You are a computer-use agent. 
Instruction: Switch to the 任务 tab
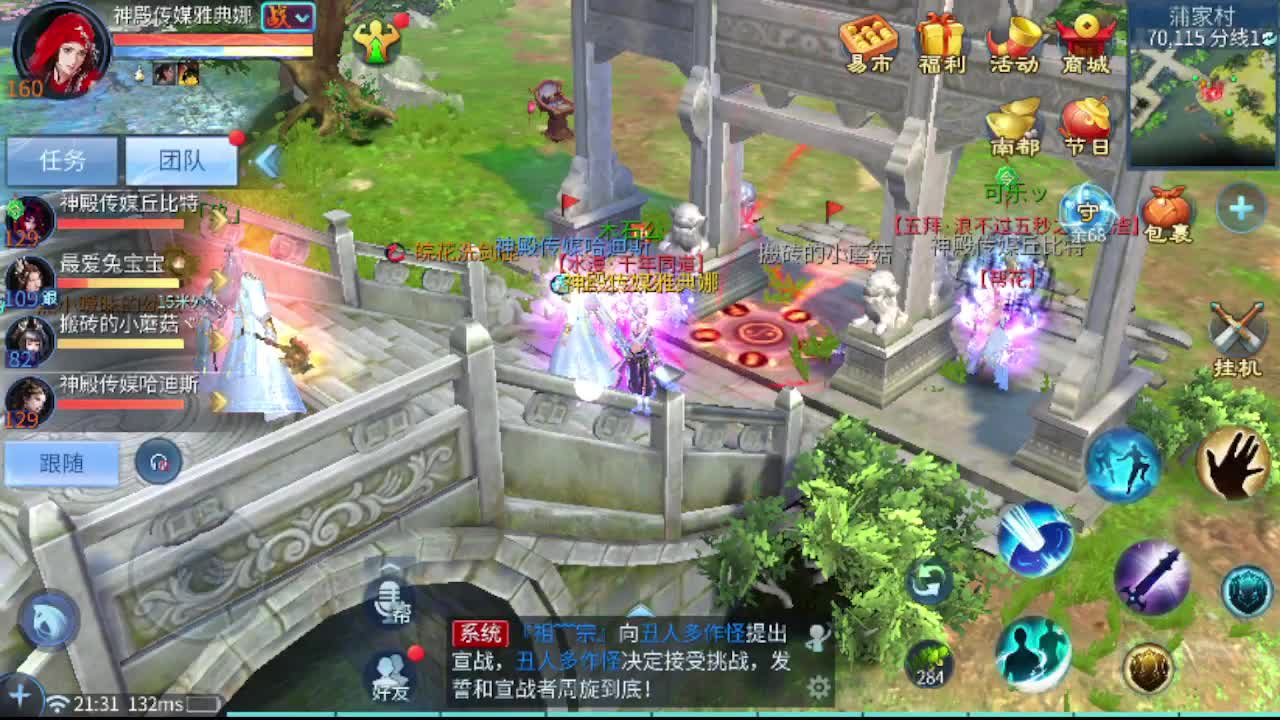point(62,158)
